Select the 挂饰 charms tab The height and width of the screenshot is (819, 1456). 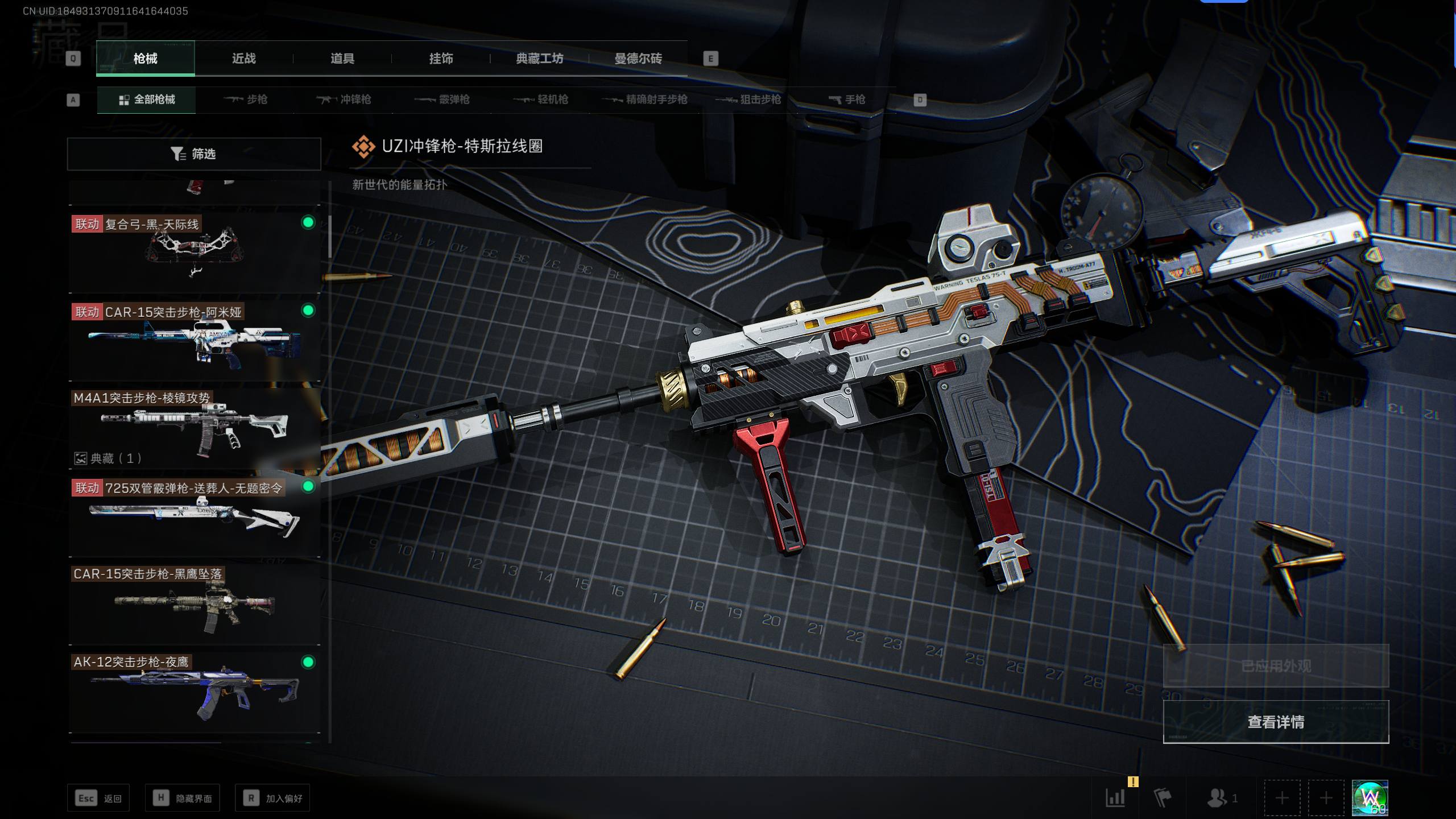pyautogui.click(x=441, y=59)
